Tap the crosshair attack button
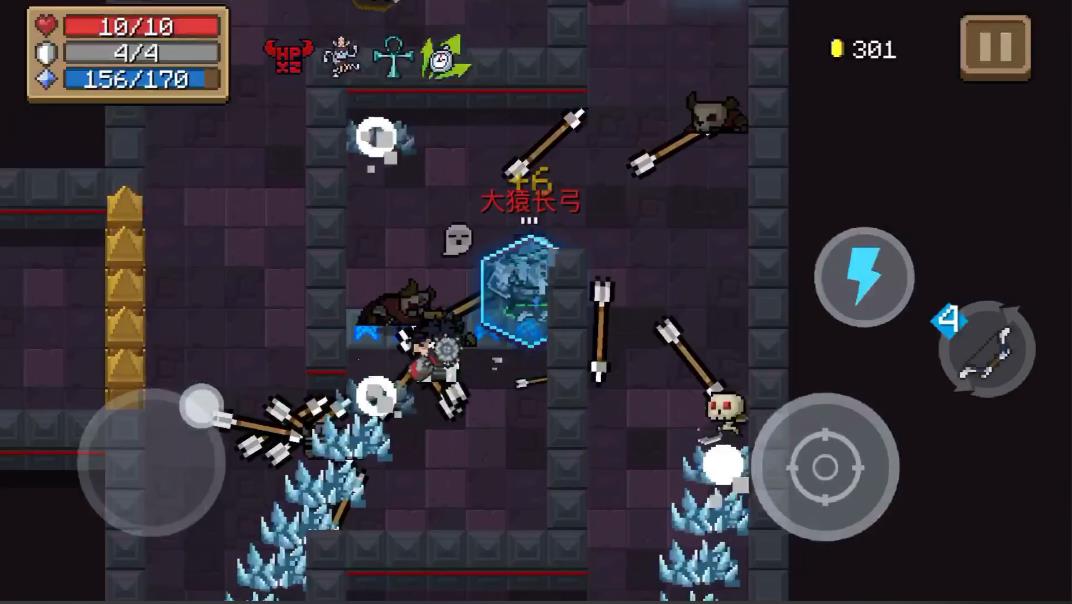 click(x=825, y=466)
